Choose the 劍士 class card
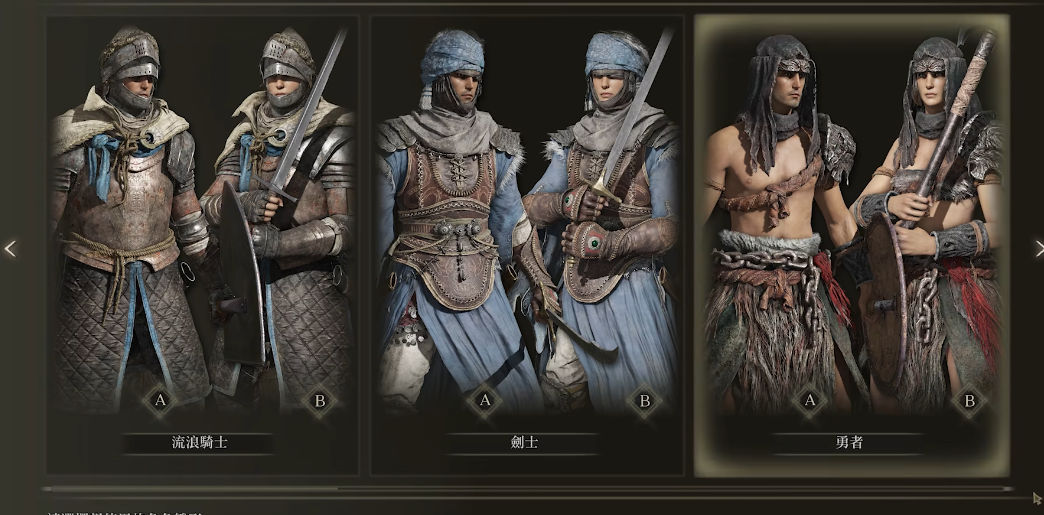Viewport: 1044px width, 515px height. click(527, 245)
